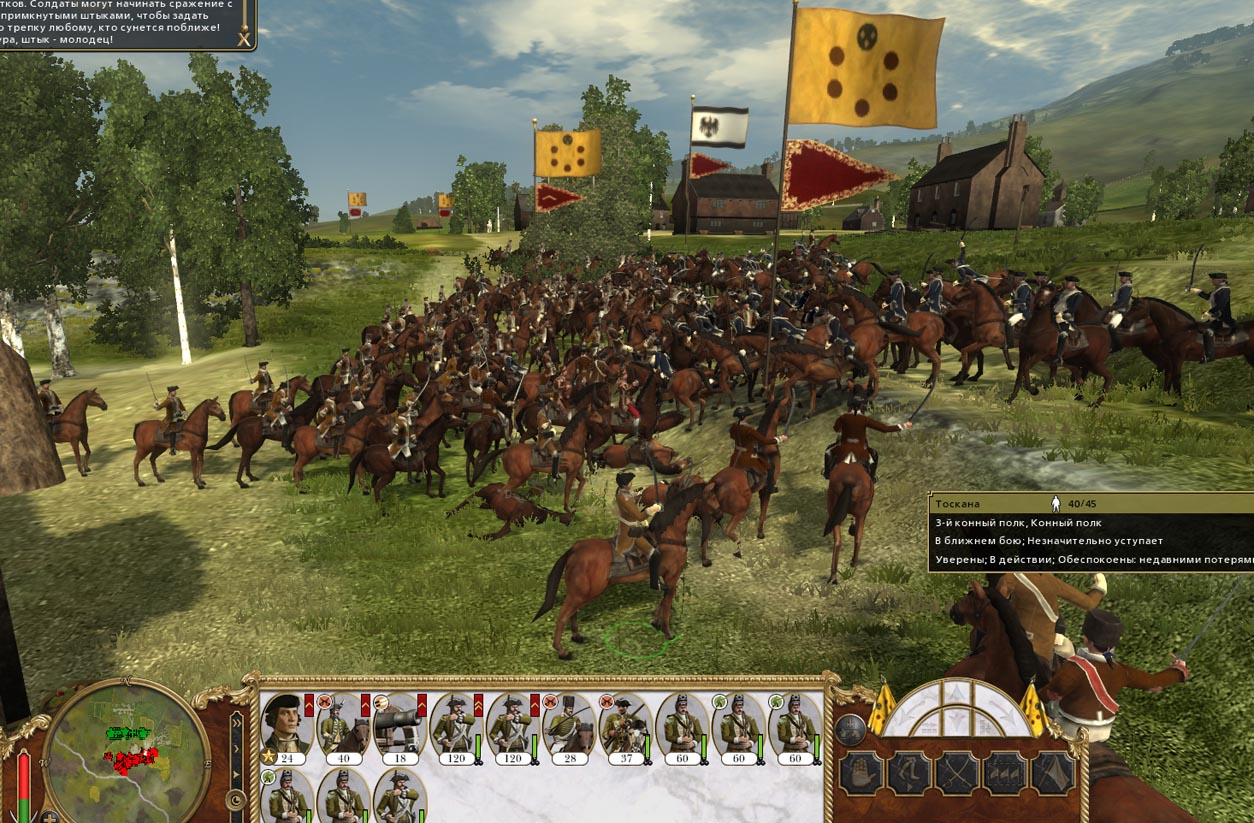Click the round group formations button
Image resolution: width=1254 pixels, height=823 pixels.
(849, 730)
